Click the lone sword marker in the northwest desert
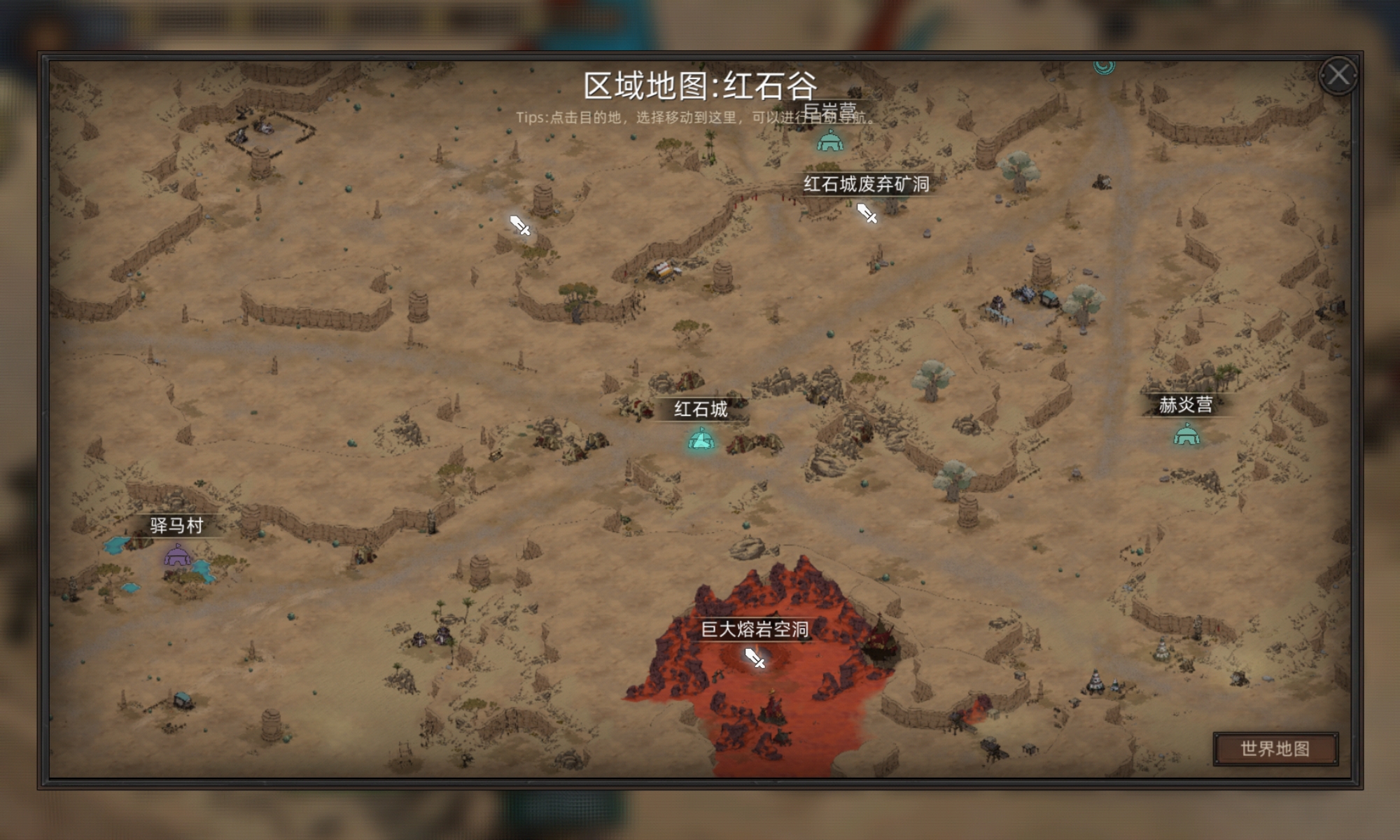The image size is (1400, 840). point(519,226)
